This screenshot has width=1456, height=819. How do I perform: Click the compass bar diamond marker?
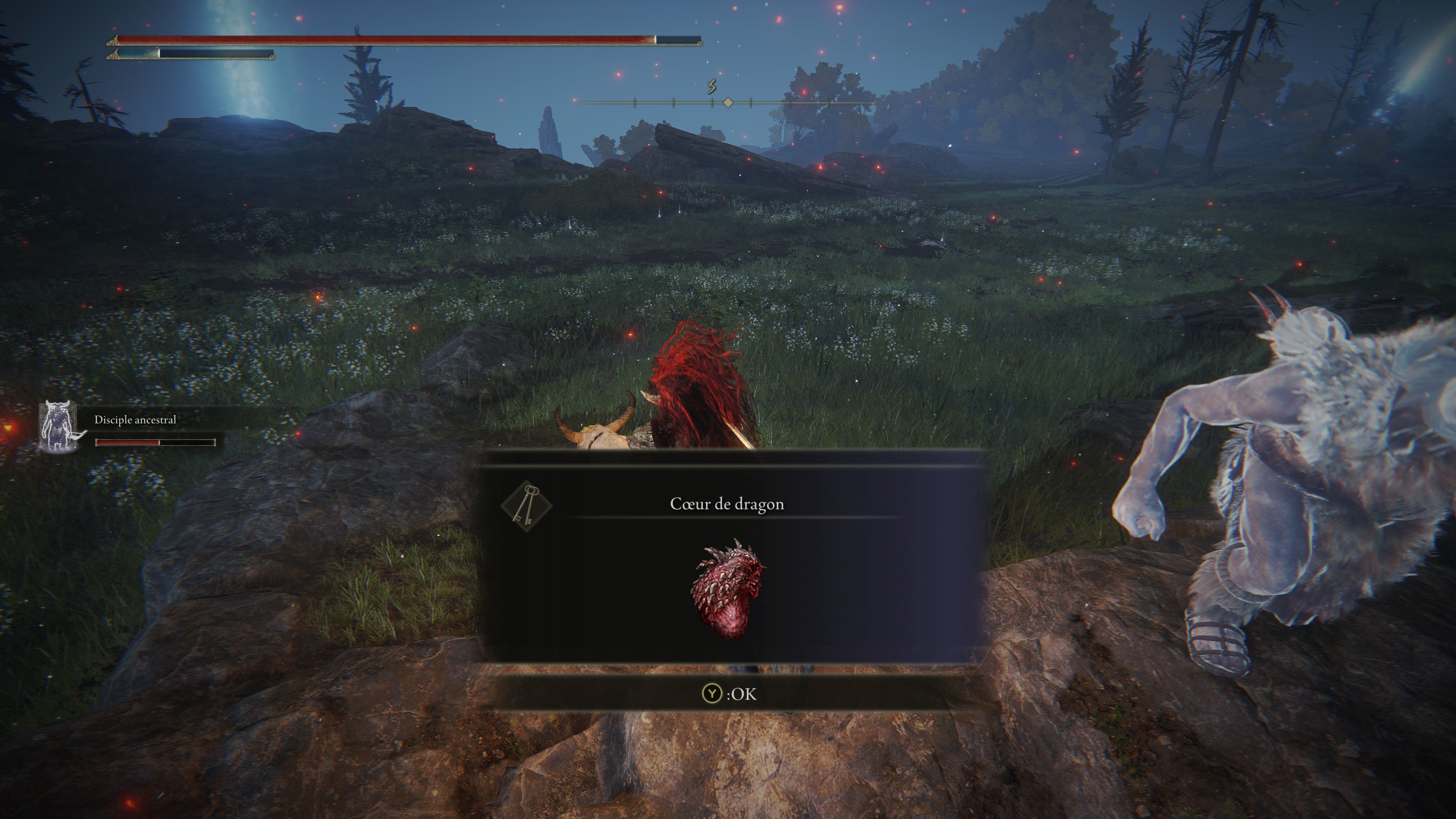coord(728,102)
